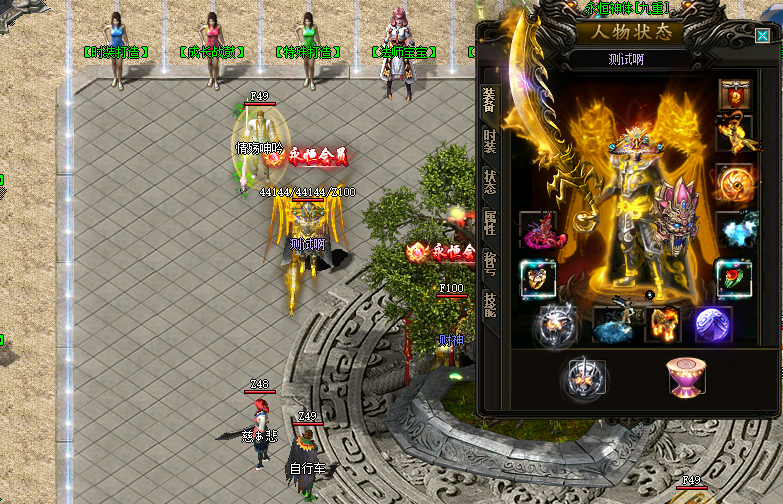
Task: Switch to the 状态 status tab
Action: 490,181
